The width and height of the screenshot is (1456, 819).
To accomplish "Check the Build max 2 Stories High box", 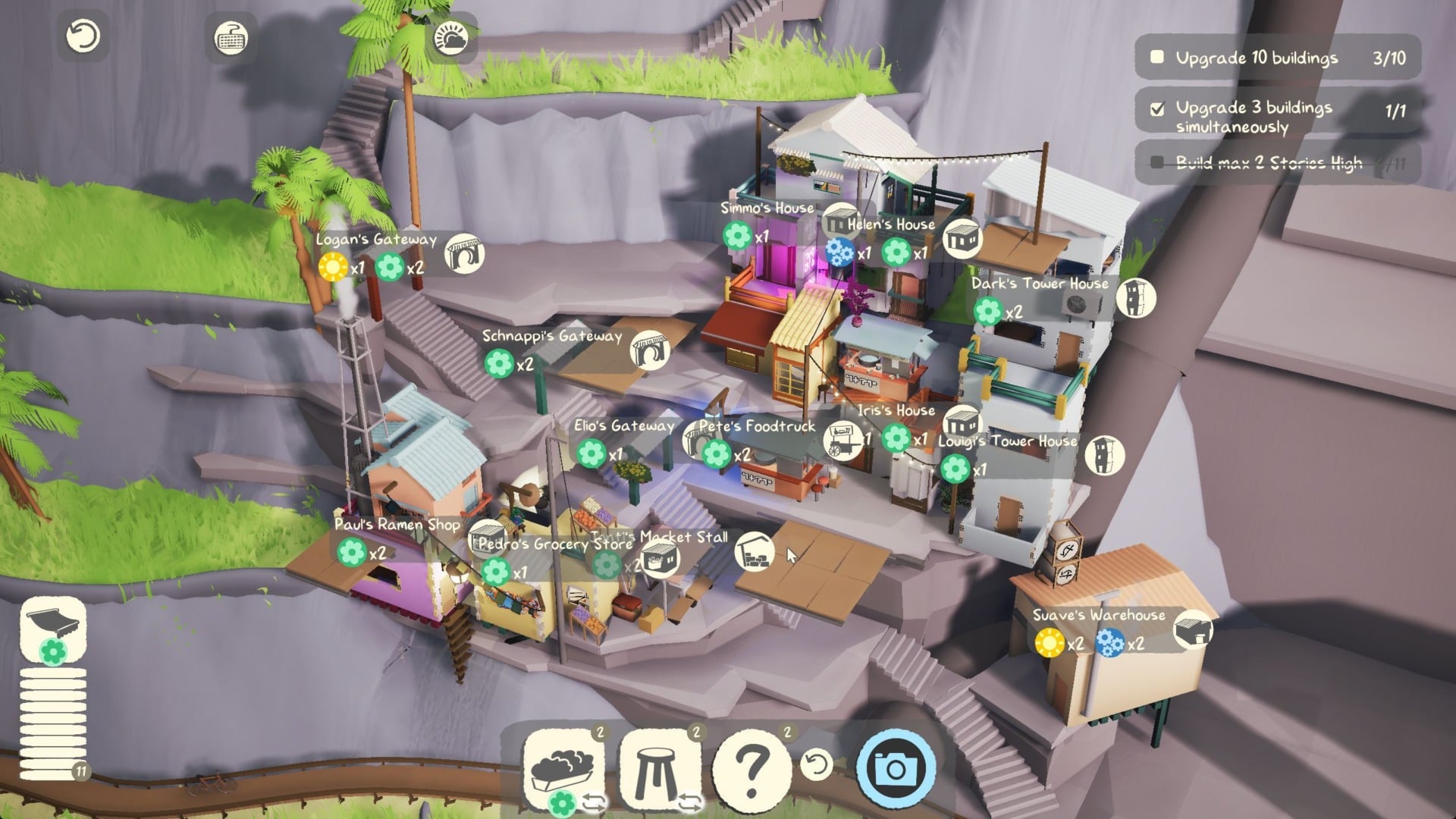I will (x=1156, y=162).
